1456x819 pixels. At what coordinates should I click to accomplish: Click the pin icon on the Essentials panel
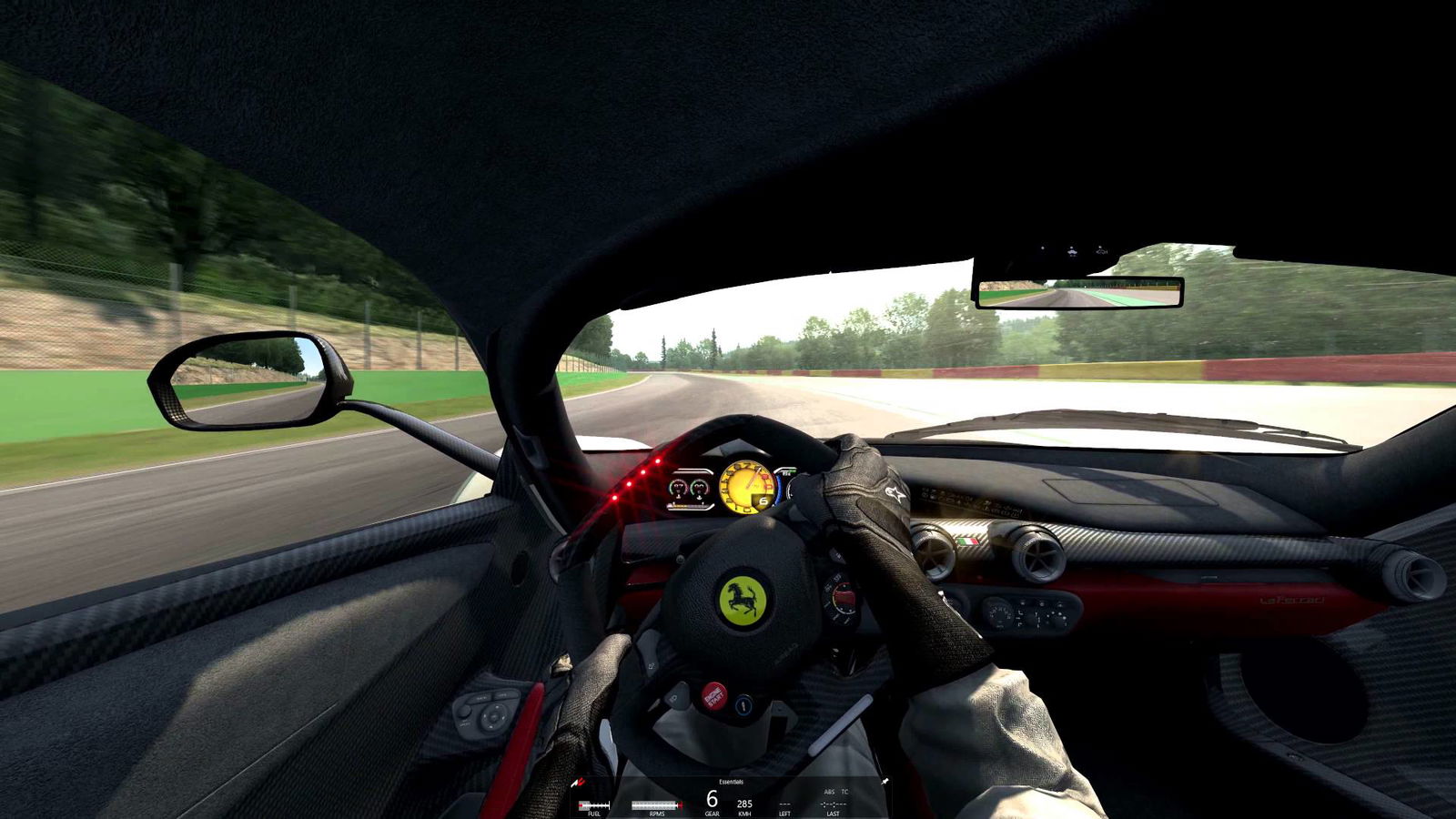(885, 781)
